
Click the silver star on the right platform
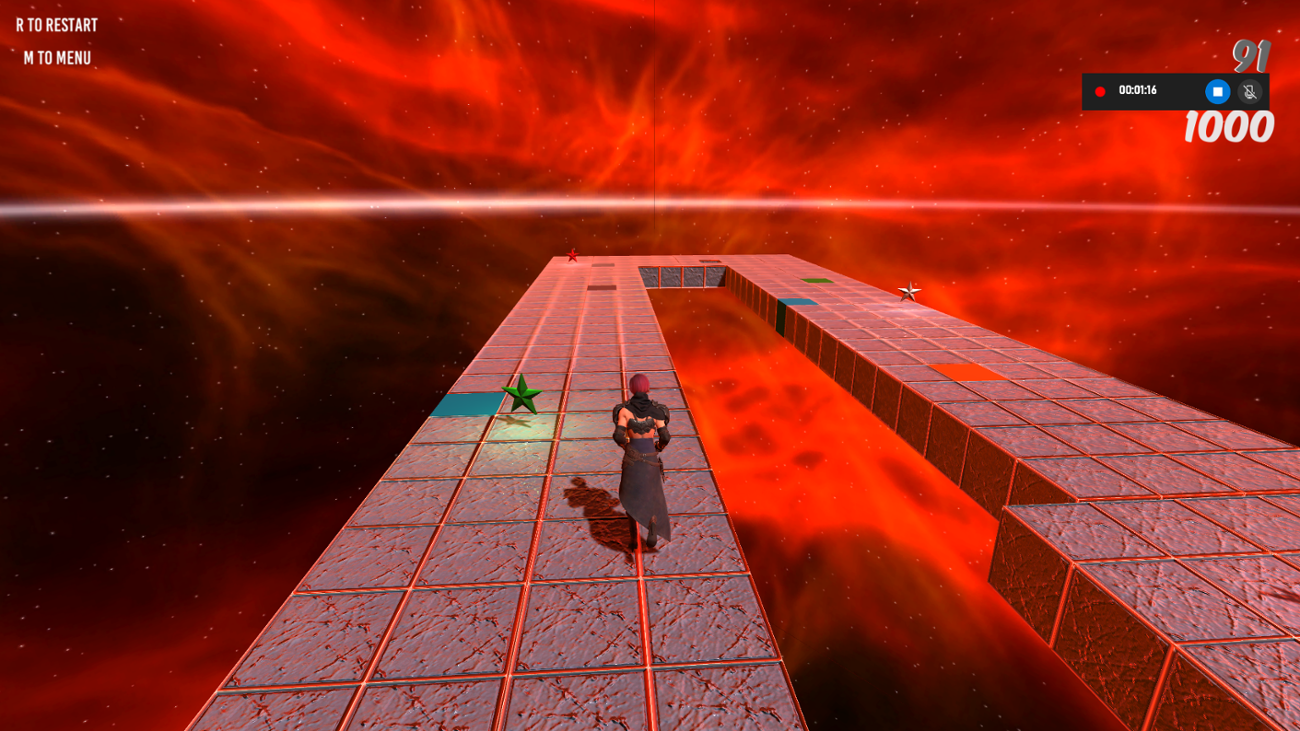[x=911, y=292]
